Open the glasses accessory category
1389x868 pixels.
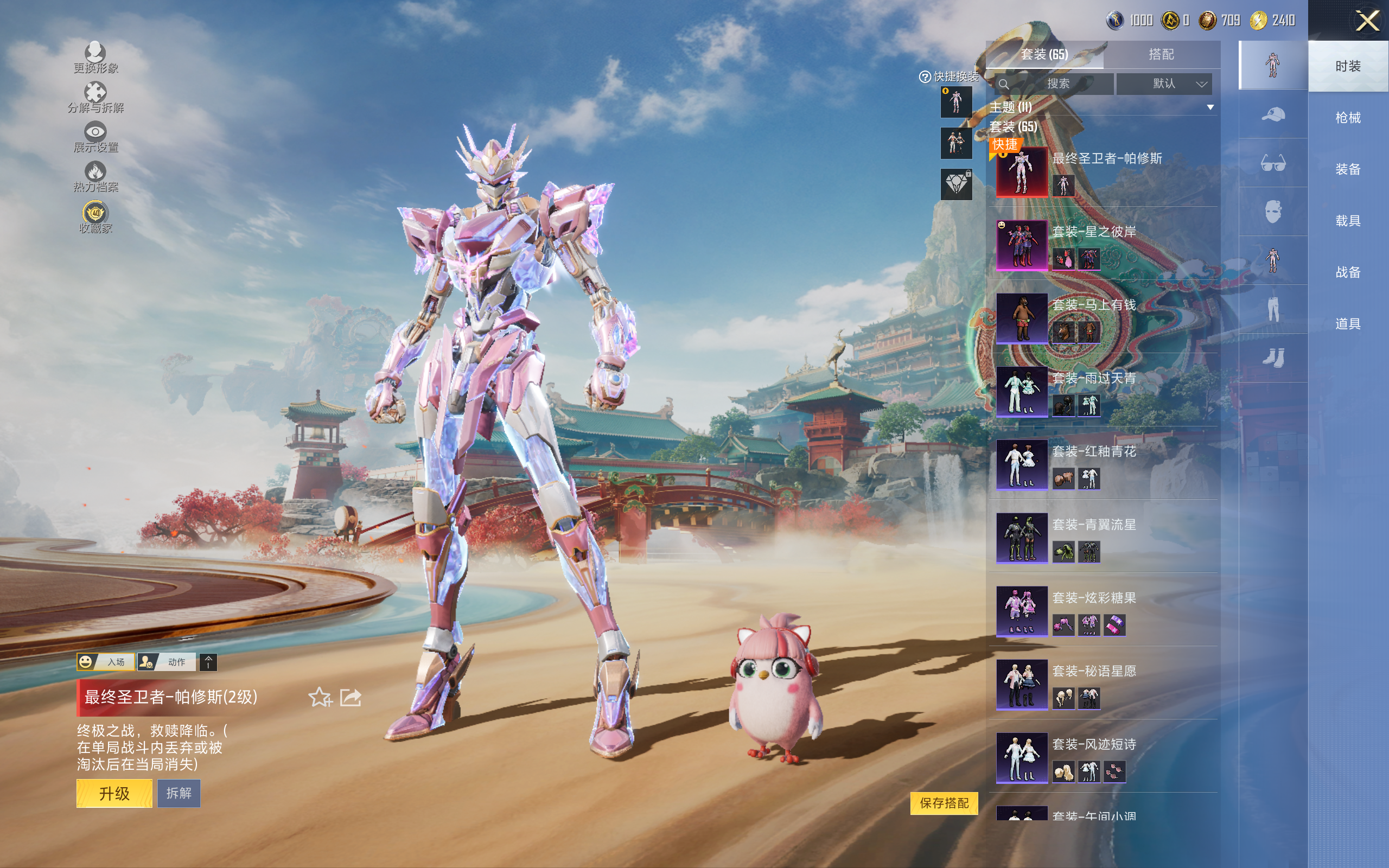(x=1272, y=163)
